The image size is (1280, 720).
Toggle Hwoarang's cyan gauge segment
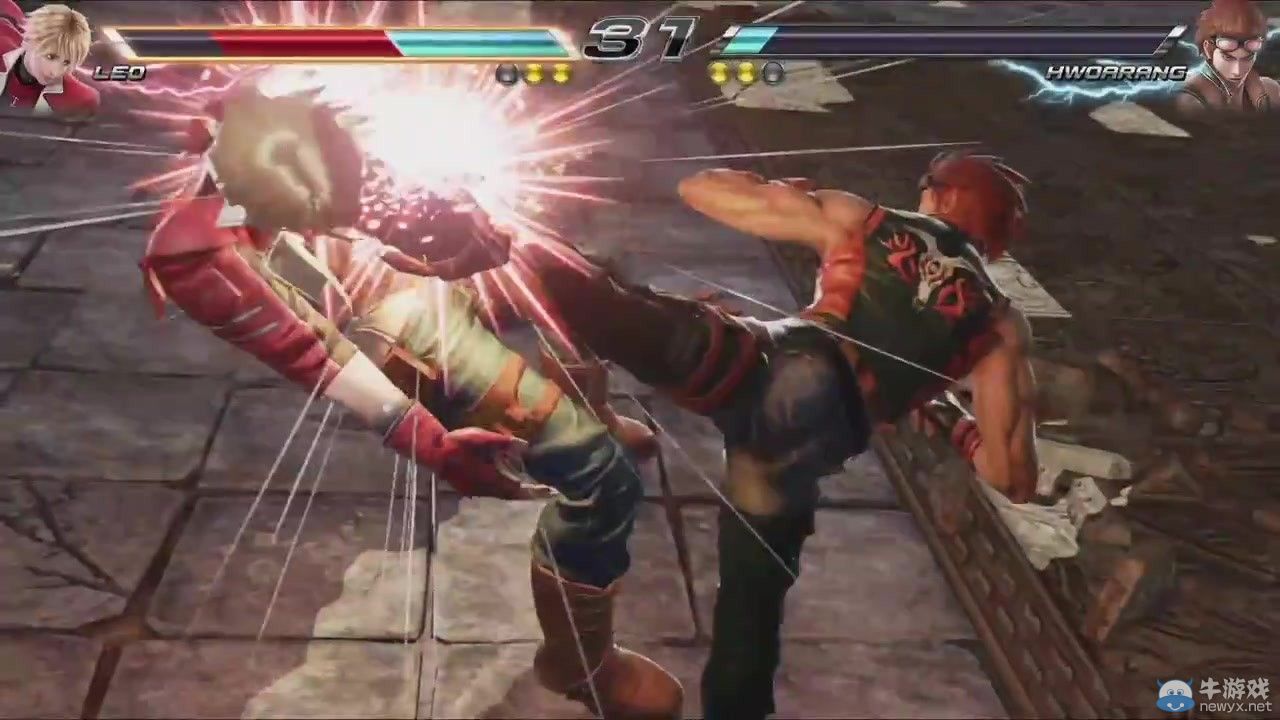click(x=750, y=42)
